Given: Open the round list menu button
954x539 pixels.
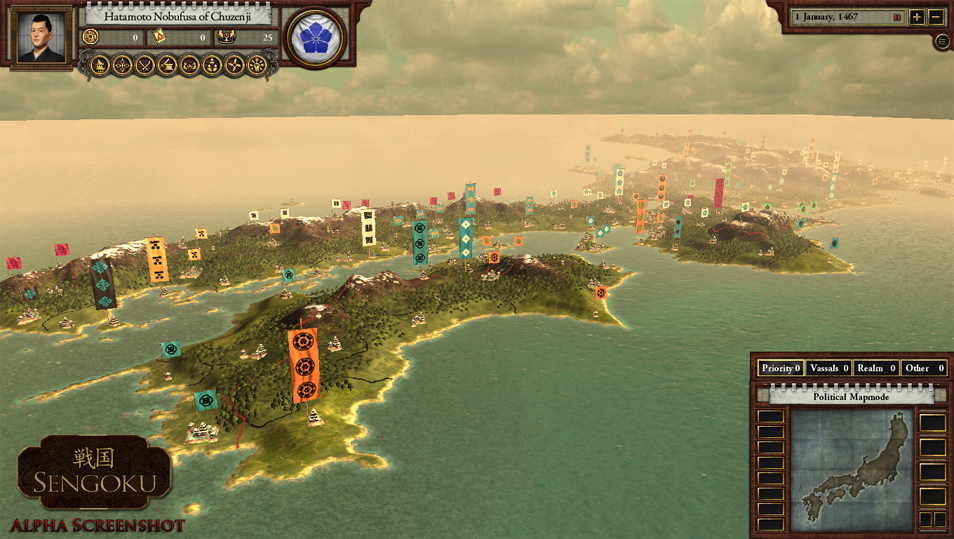Looking at the screenshot, I should click(942, 42).
